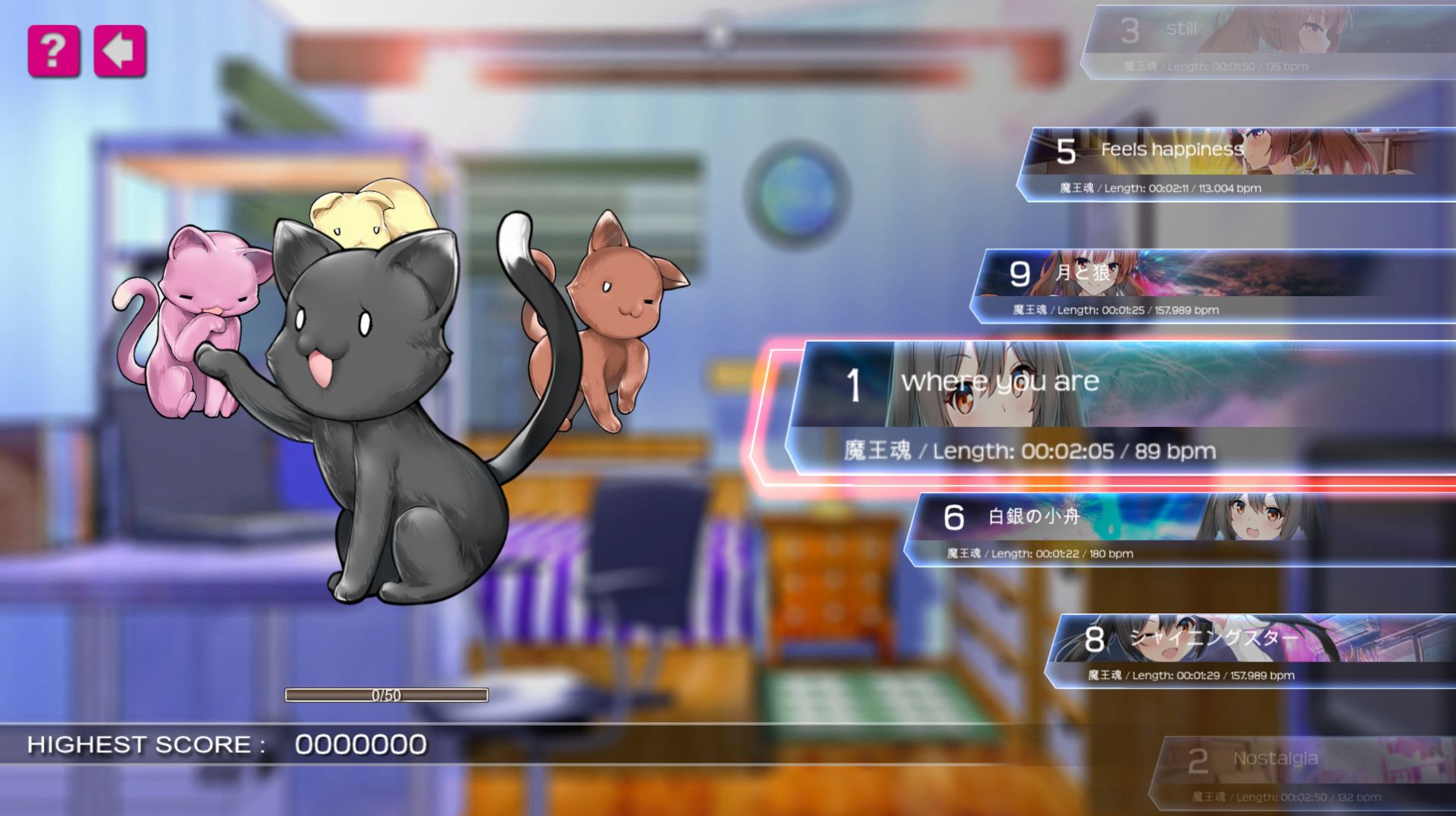Select the song "Nostalgia"
This screenshot has height=816, width=1456.
(1302, 773)
